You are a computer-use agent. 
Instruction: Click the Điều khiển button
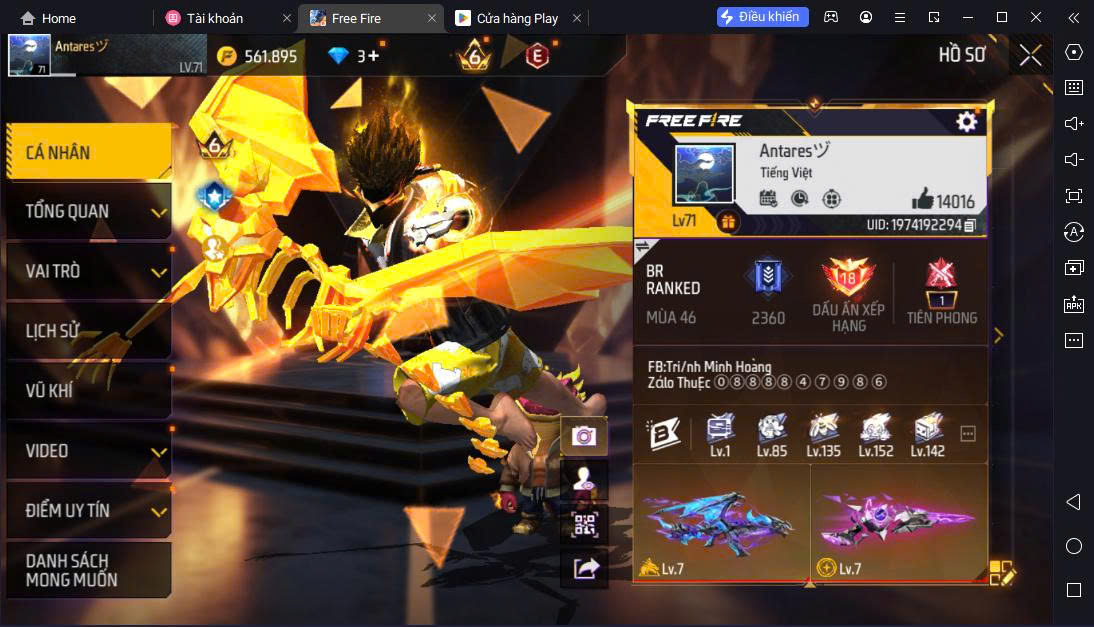click(x=762, y=17)
